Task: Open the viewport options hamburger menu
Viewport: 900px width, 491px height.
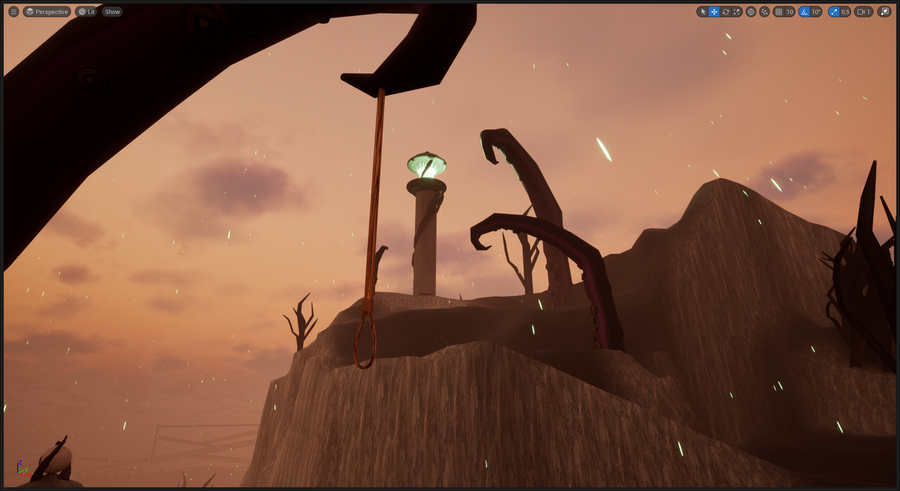Action: (x=13, y=12)
